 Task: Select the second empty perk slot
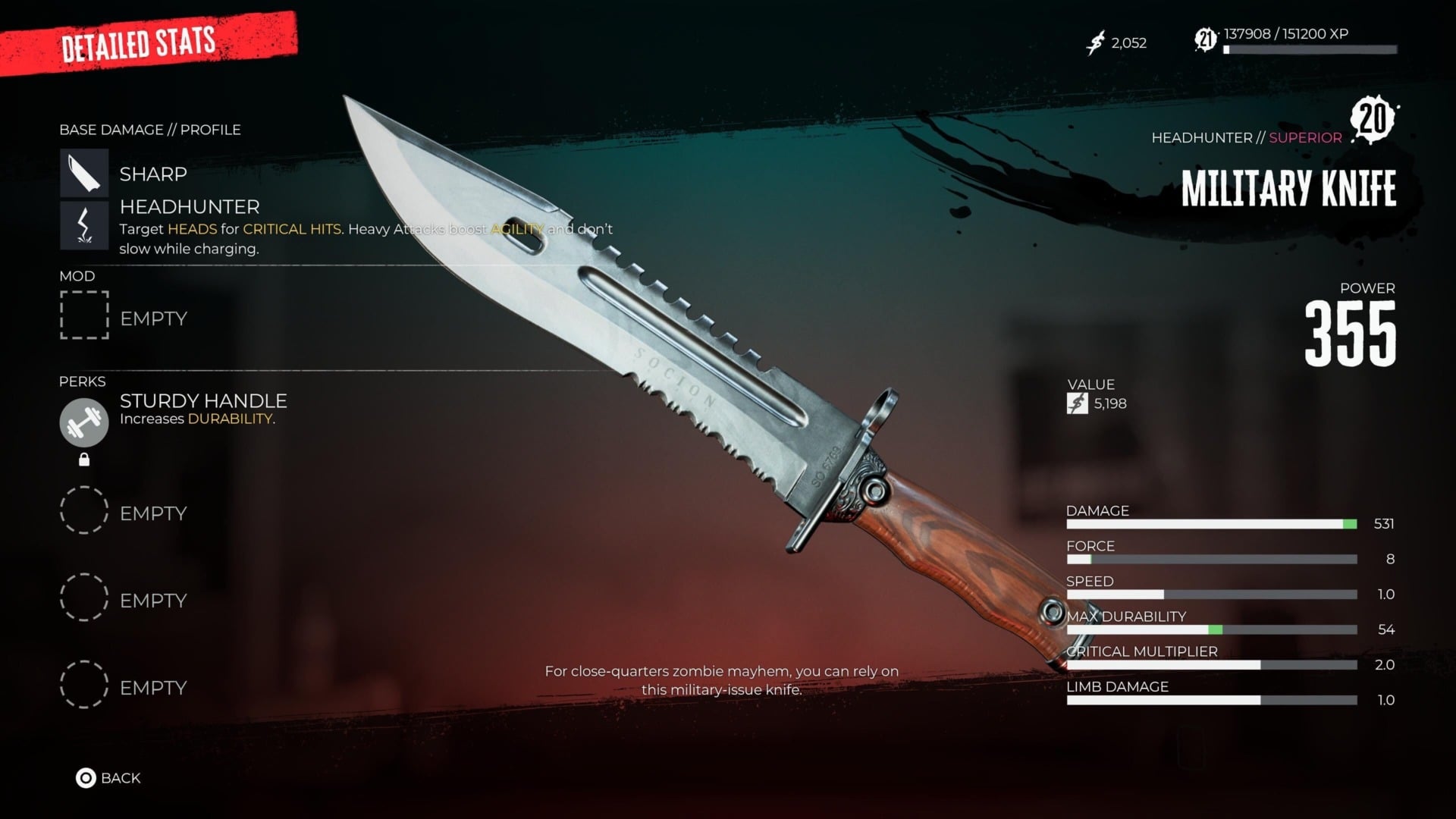(83, 598)
